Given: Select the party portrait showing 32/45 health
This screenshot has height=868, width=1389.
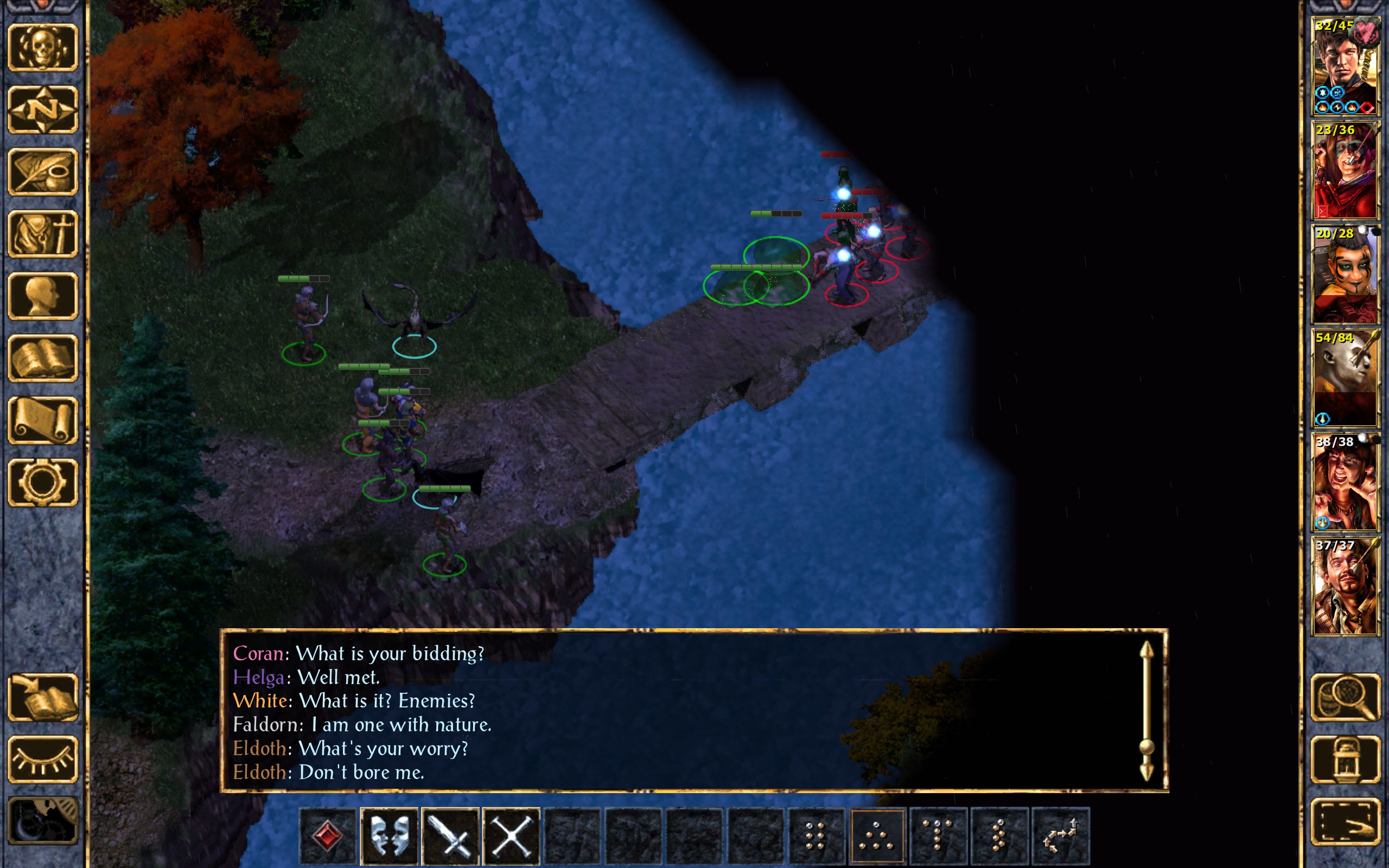Looking at the screenshot, I should (x=1345, y=66).
